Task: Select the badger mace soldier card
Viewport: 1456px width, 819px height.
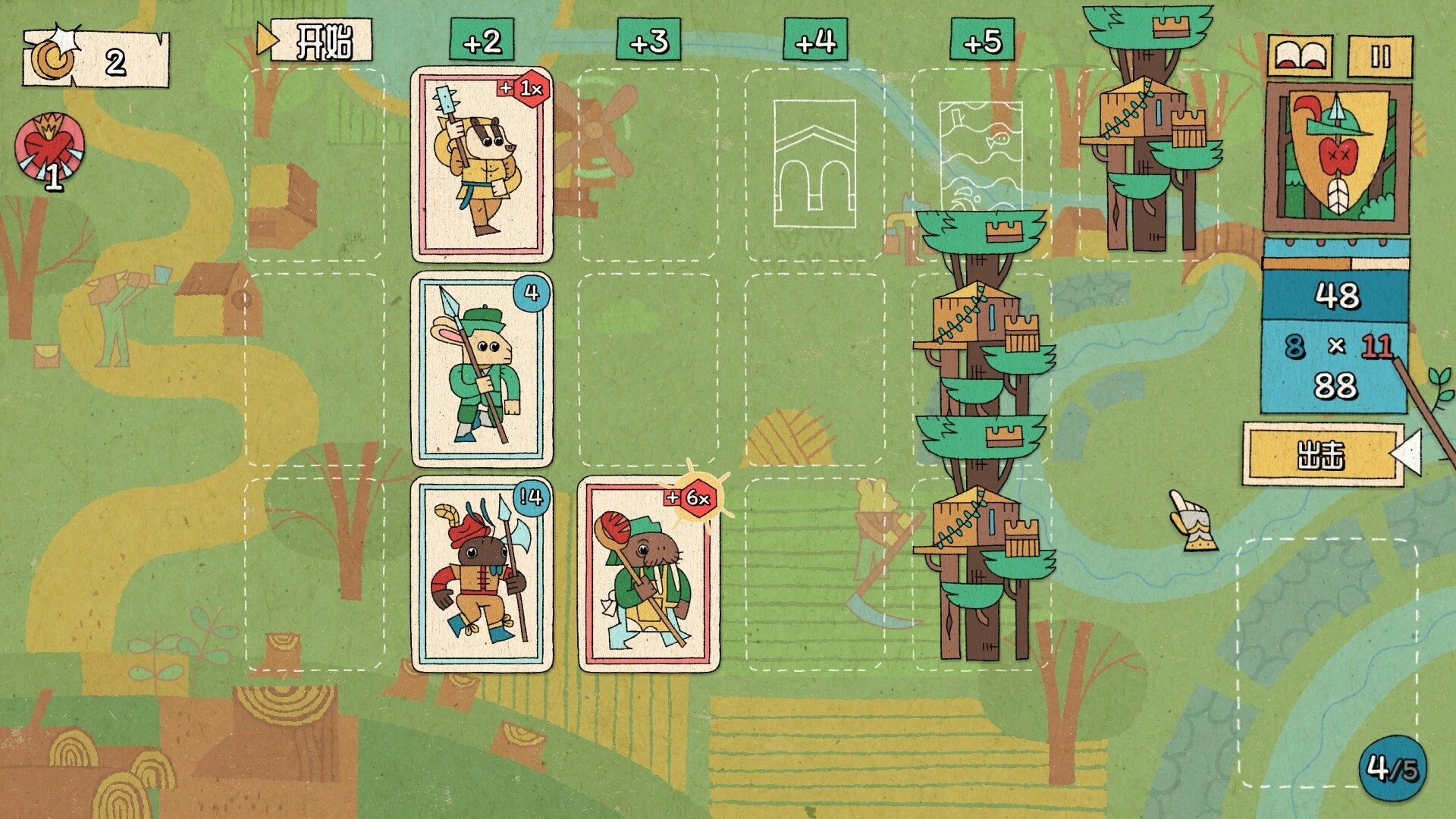Action: [482, 165]
